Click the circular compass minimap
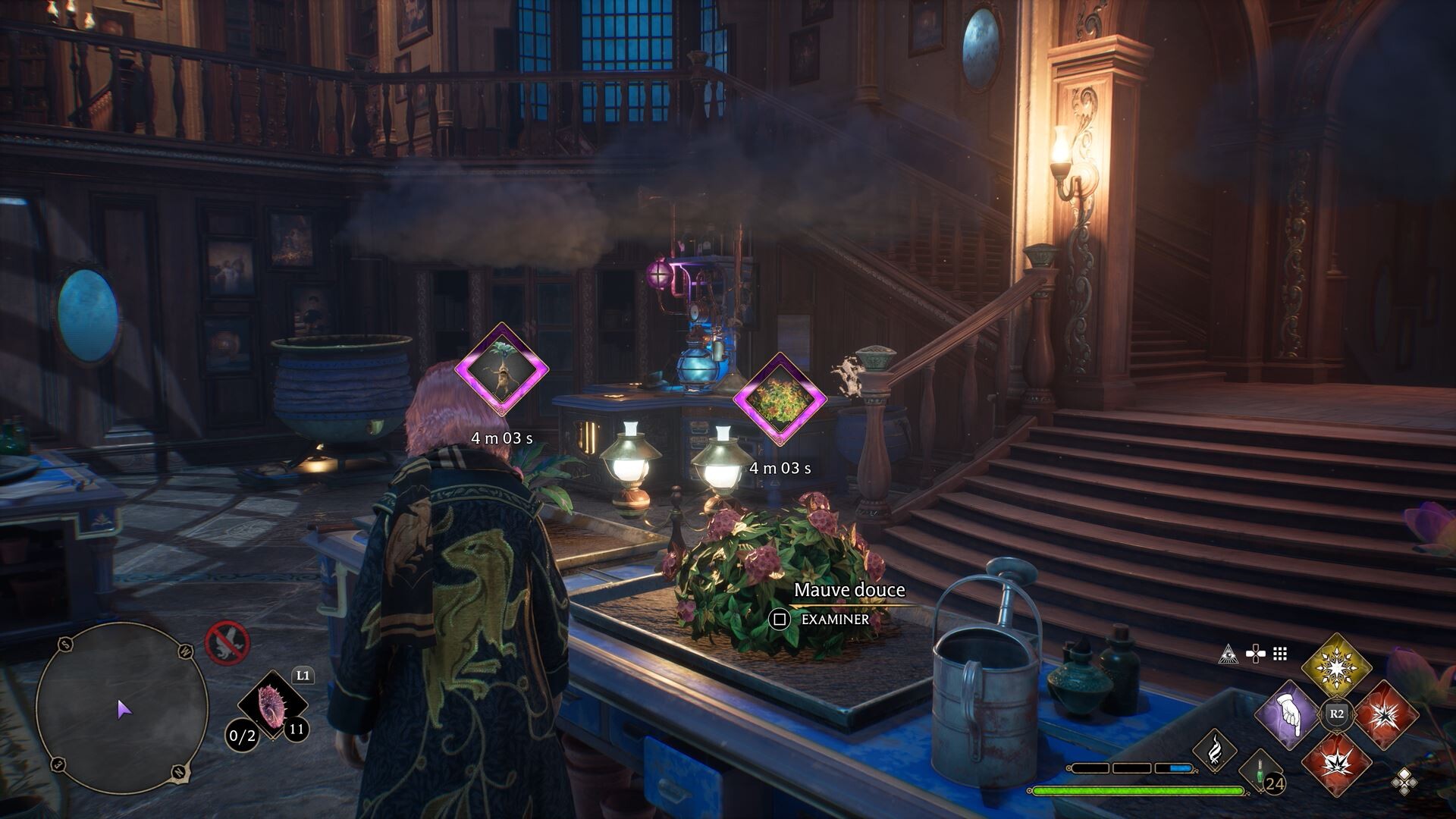The height and width of the screenshot is (819, 1456). (122, 708)
